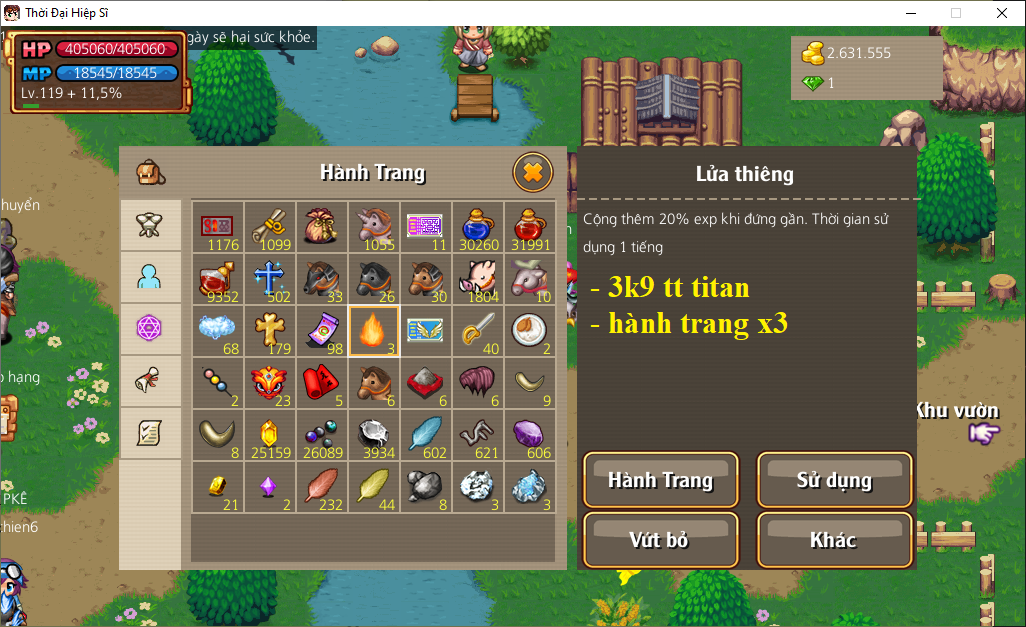Select the blue mana potion slot
The image size is (1026, 627).
(477, 227)
